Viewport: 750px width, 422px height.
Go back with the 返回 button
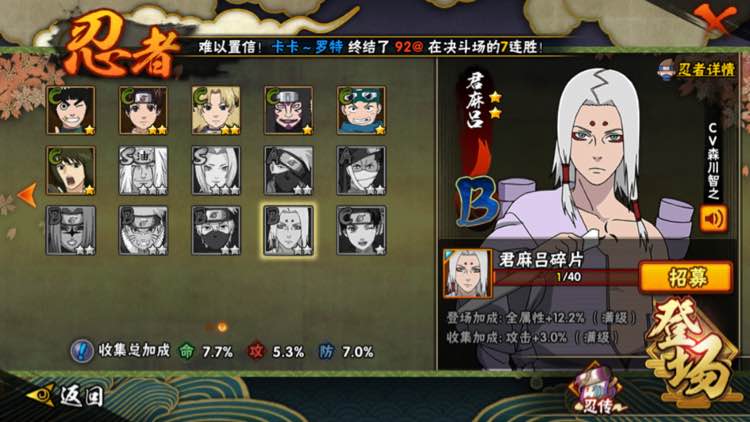(x=66, y=395)
